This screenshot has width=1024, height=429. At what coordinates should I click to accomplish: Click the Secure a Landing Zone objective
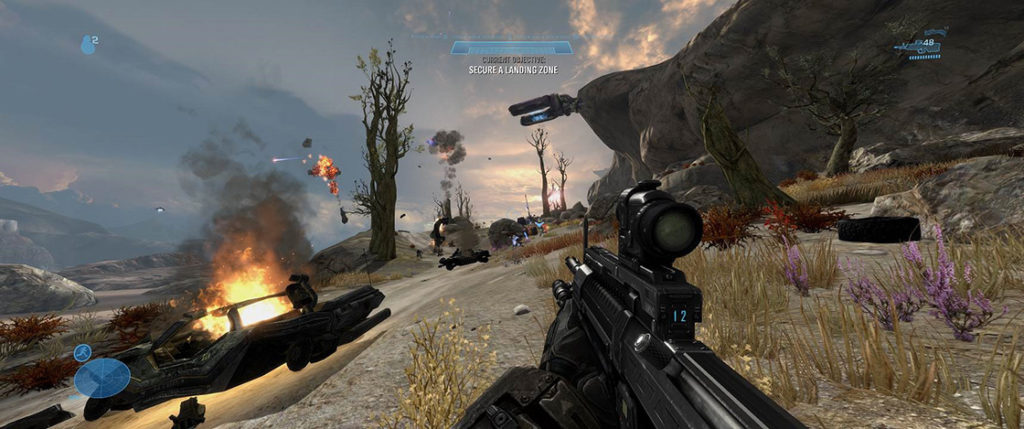(x=510, y=70)
